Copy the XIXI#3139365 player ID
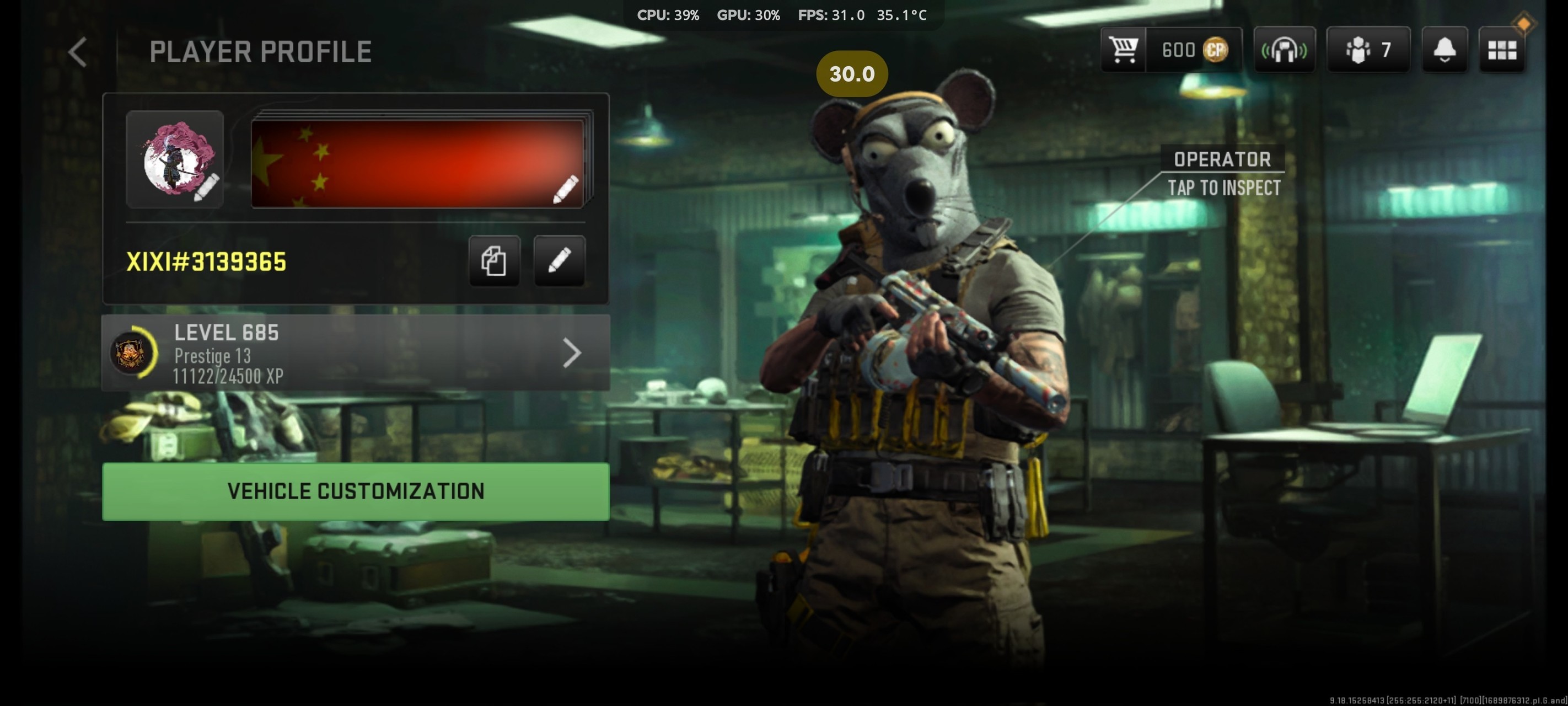 (x=494, y=261)
